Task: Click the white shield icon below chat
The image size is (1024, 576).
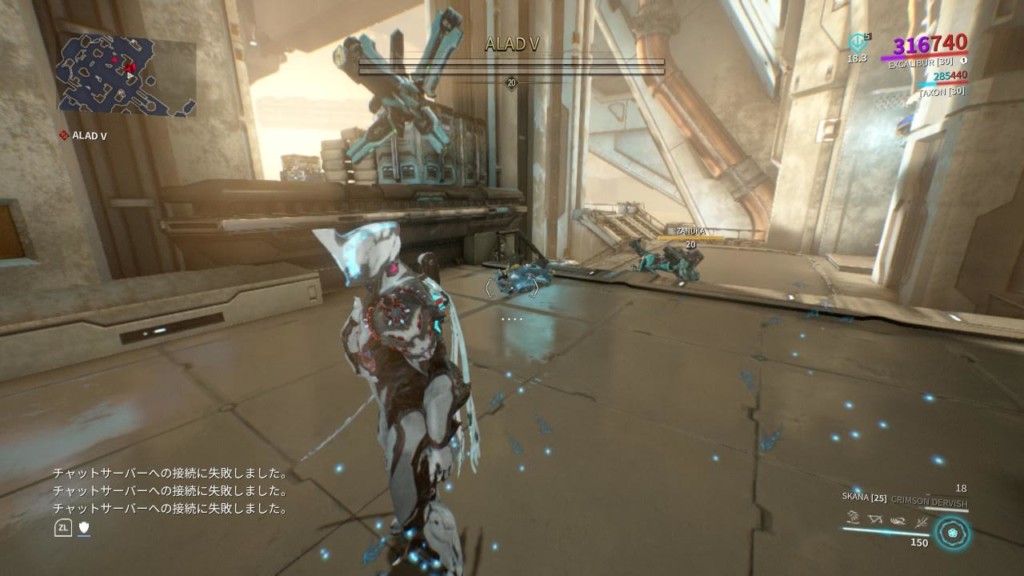Action: [x=83, y=526]
